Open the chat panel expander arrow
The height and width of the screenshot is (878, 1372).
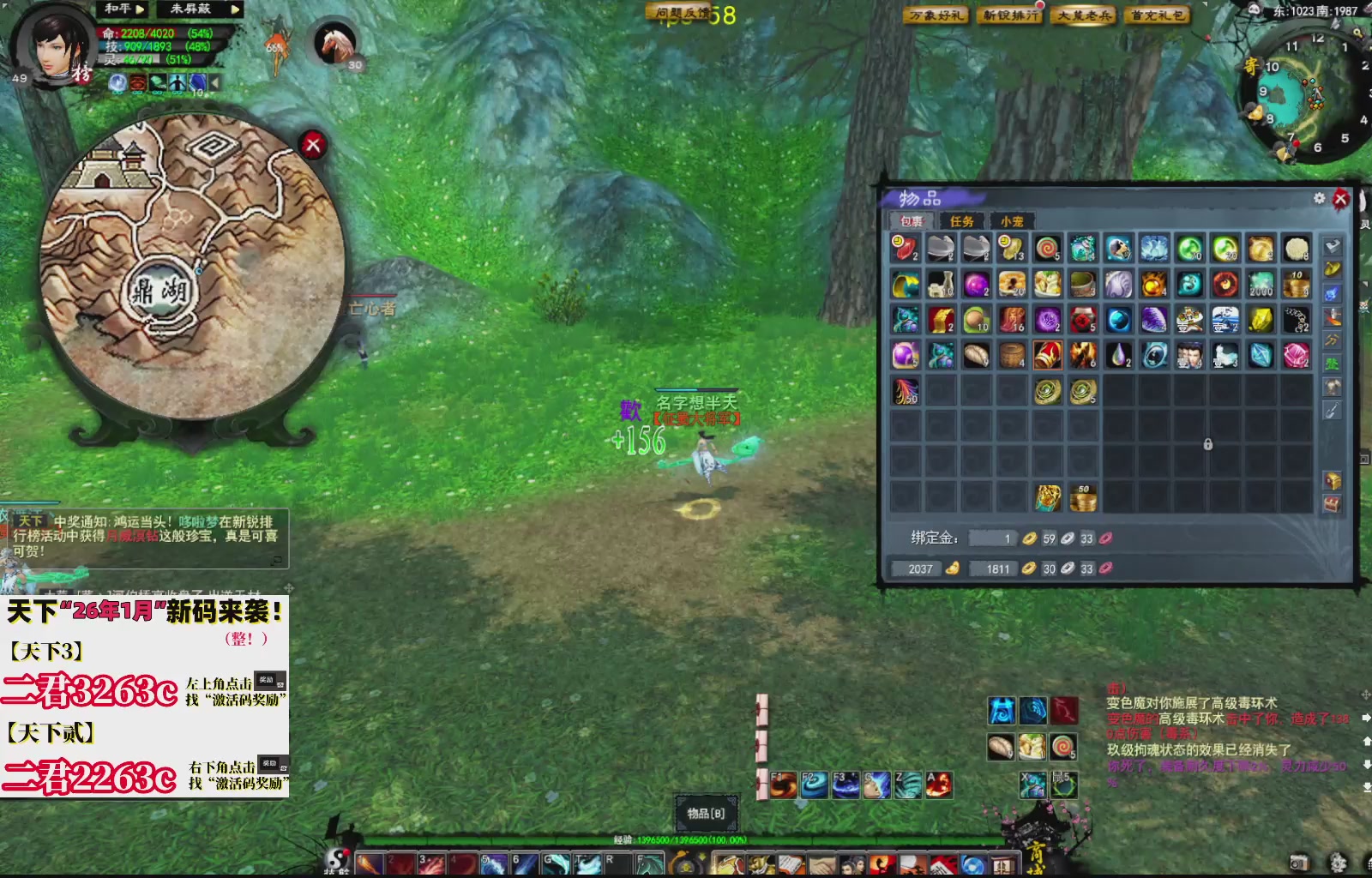pyautogui.click(x=278, y=560)
